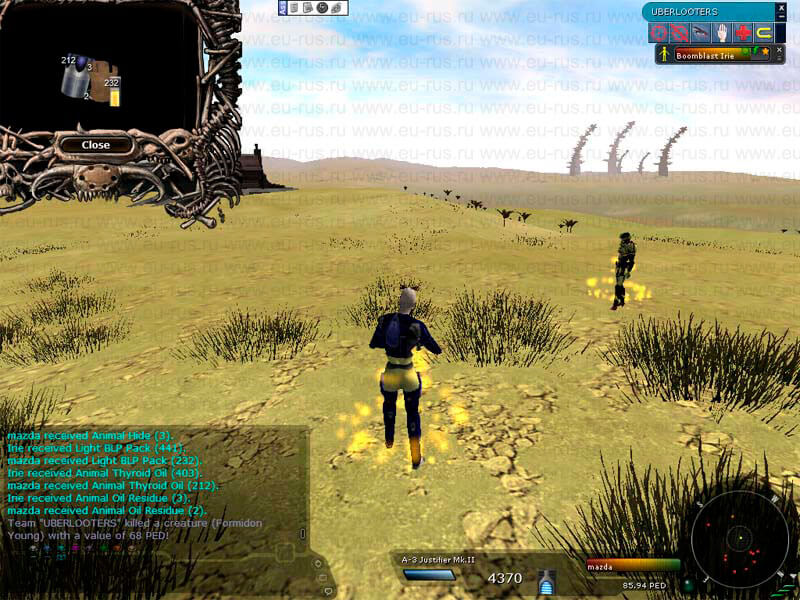800x600 pixels.
Task: Open the small toolbar at top center
Action: click(312, 8)
